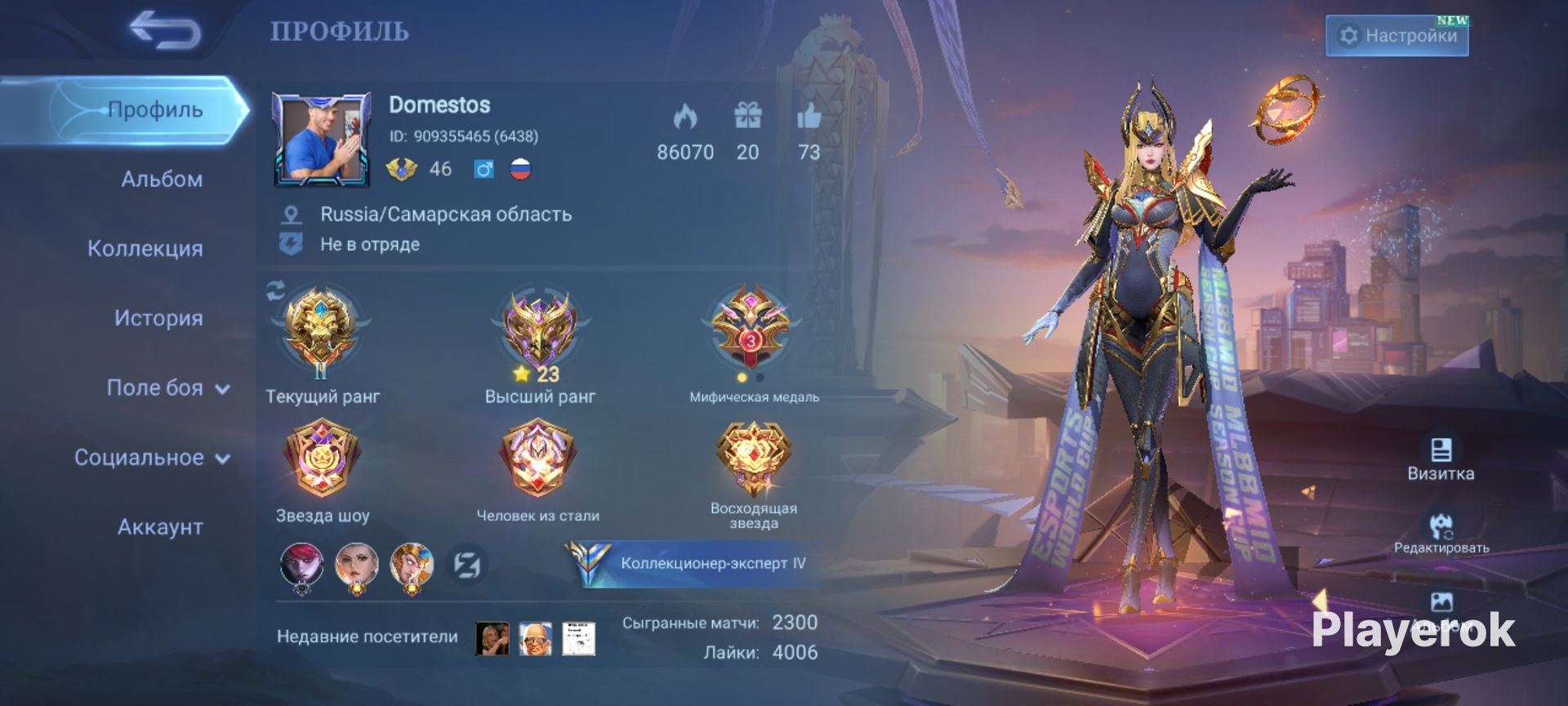1568x706 pixels.
Task: Switch to the Альбом tab
Action: pos(162,179)
